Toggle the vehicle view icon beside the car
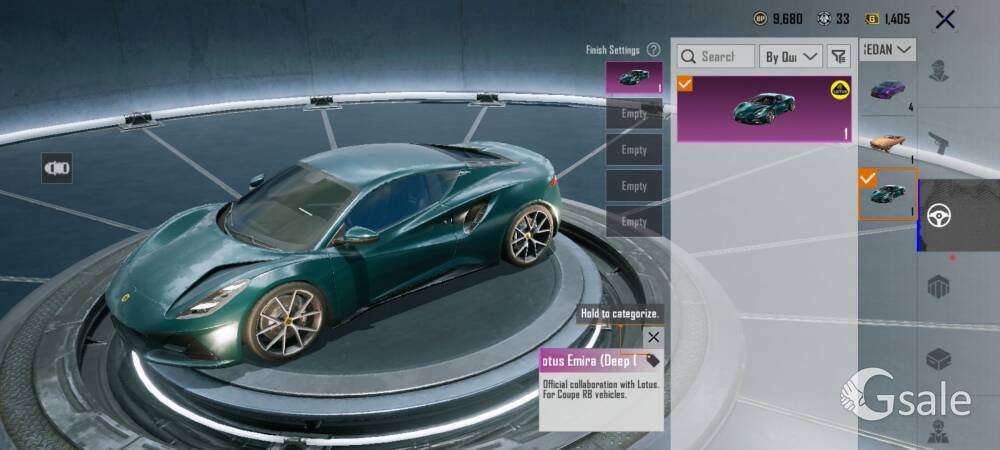Viewport: 1000px width, 450px height. [56, 168]
